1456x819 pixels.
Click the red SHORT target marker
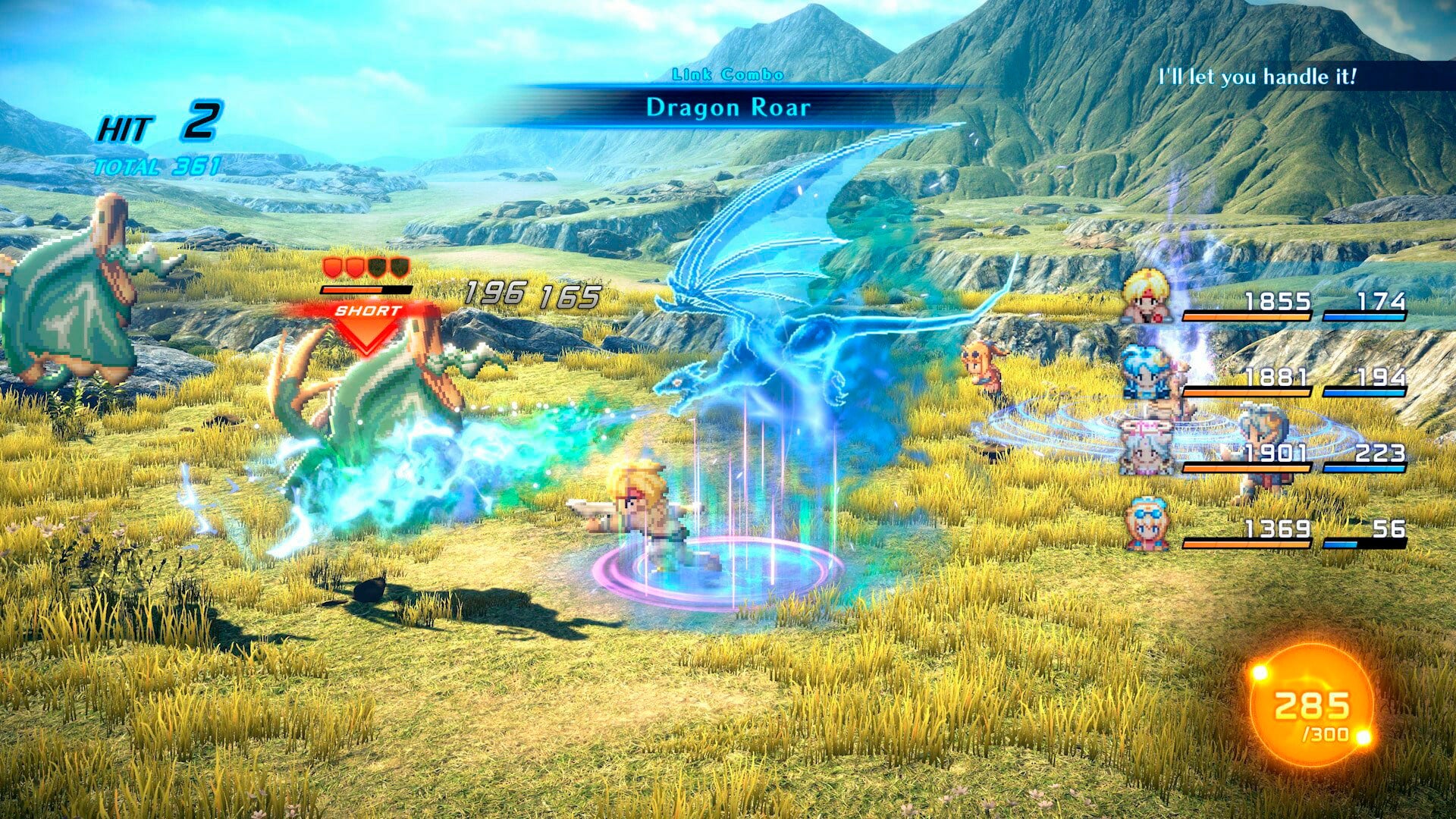pos(367,323)
